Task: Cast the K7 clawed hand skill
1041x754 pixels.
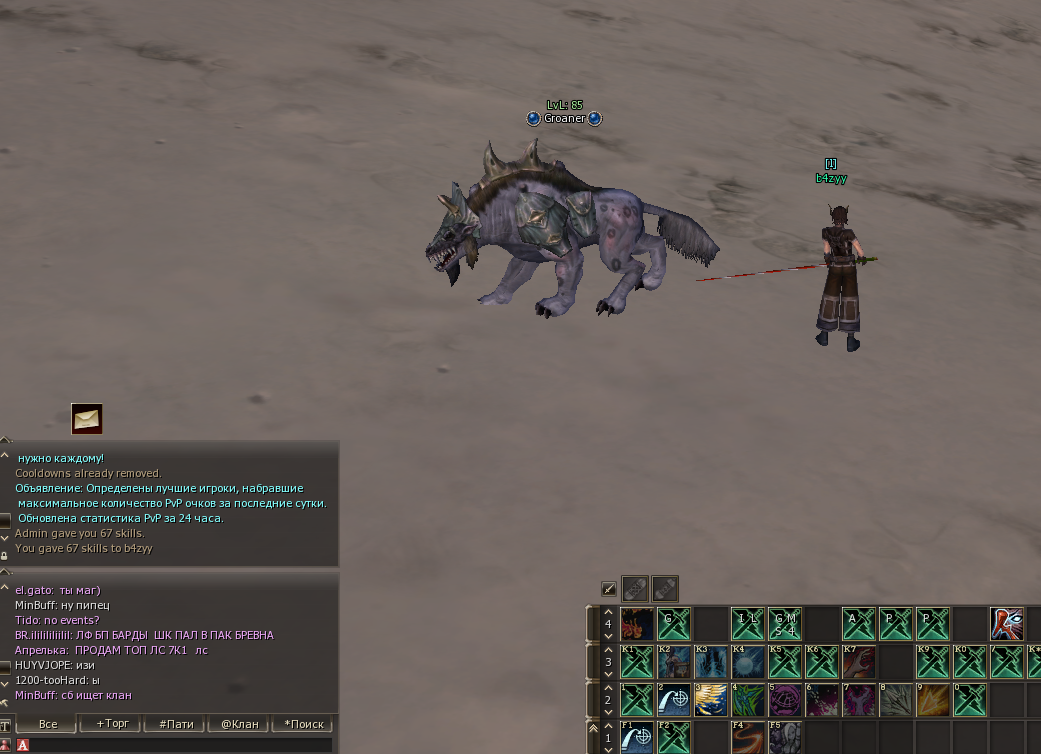Action: pos(859,662)
